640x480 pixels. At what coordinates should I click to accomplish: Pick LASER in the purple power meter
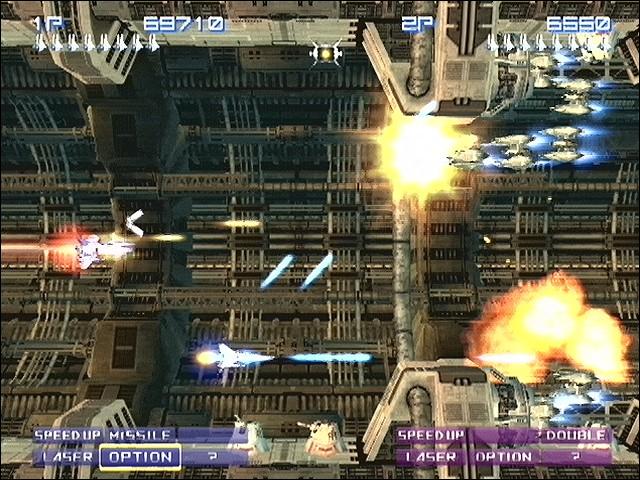point(432,457)
